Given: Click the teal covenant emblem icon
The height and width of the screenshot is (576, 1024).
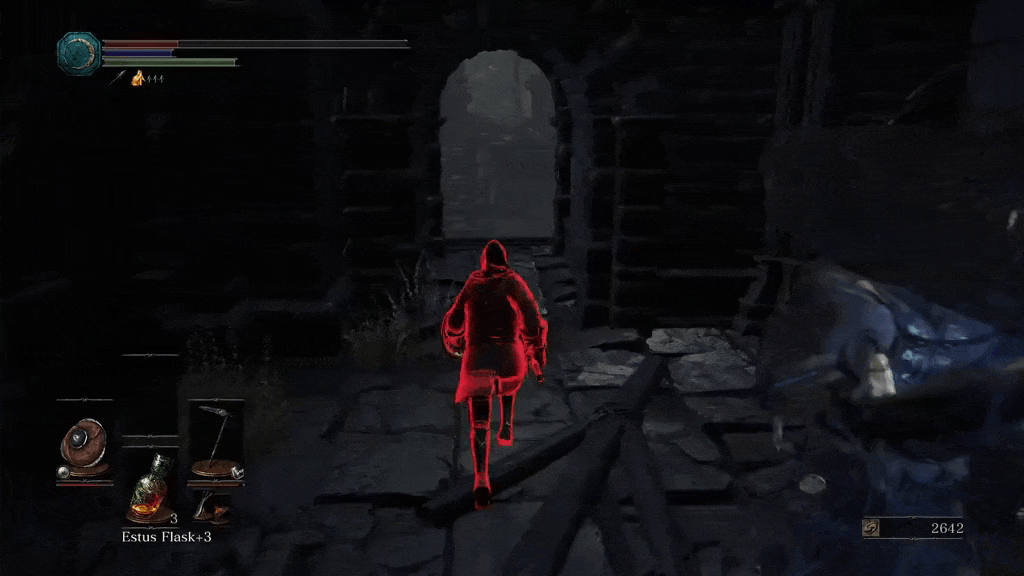Looking at the screenshot, I should (76, 52).
